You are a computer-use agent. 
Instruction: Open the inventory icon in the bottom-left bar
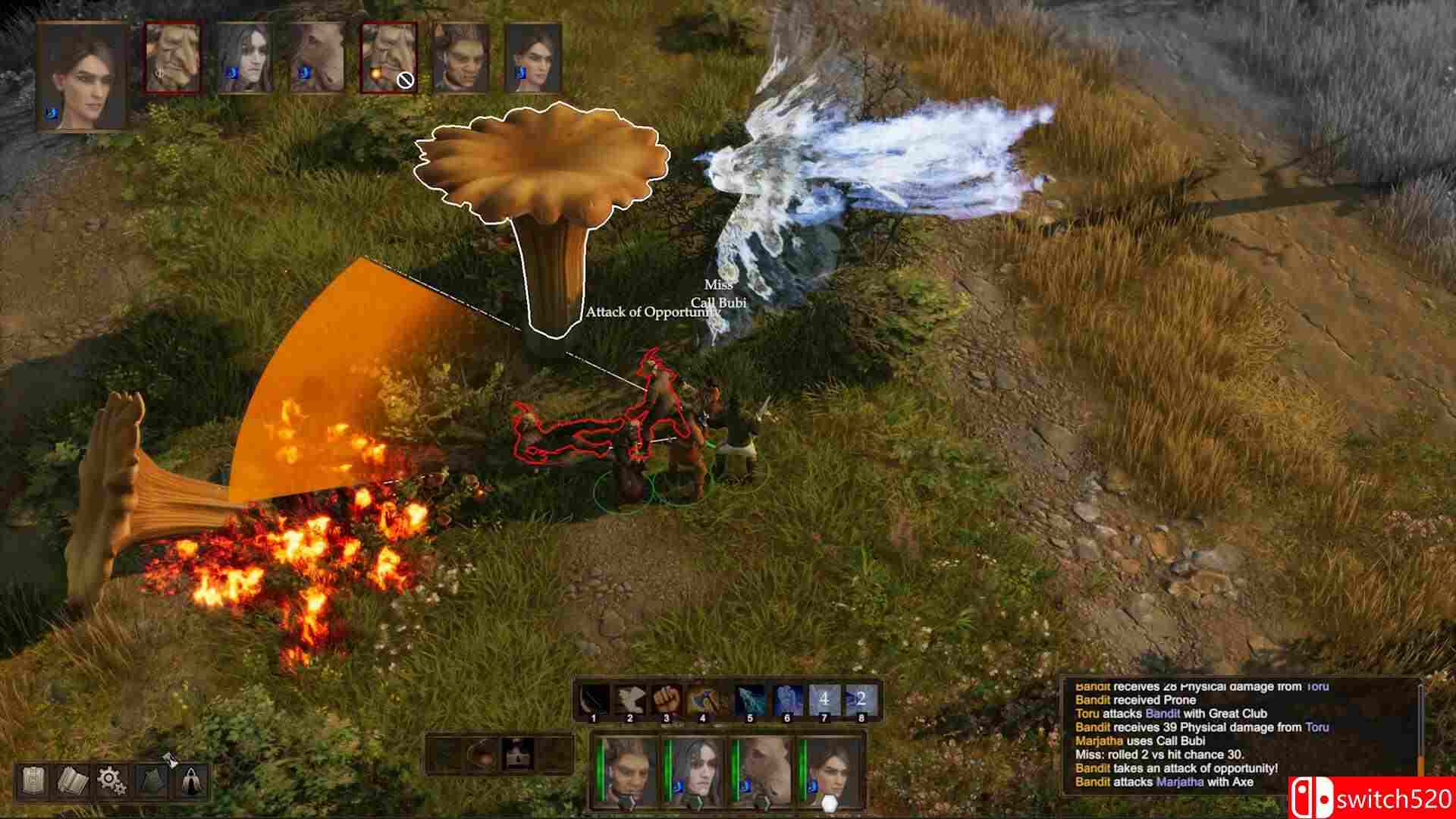[x=33, y=780]
